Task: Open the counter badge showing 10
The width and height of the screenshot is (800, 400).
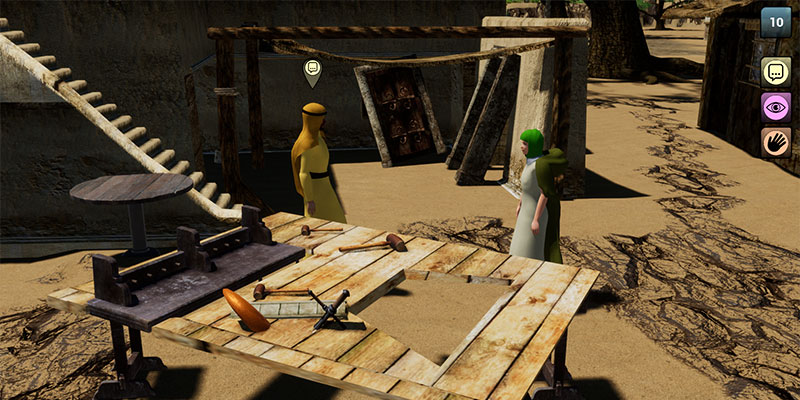Action: click(x=776, y=22)
